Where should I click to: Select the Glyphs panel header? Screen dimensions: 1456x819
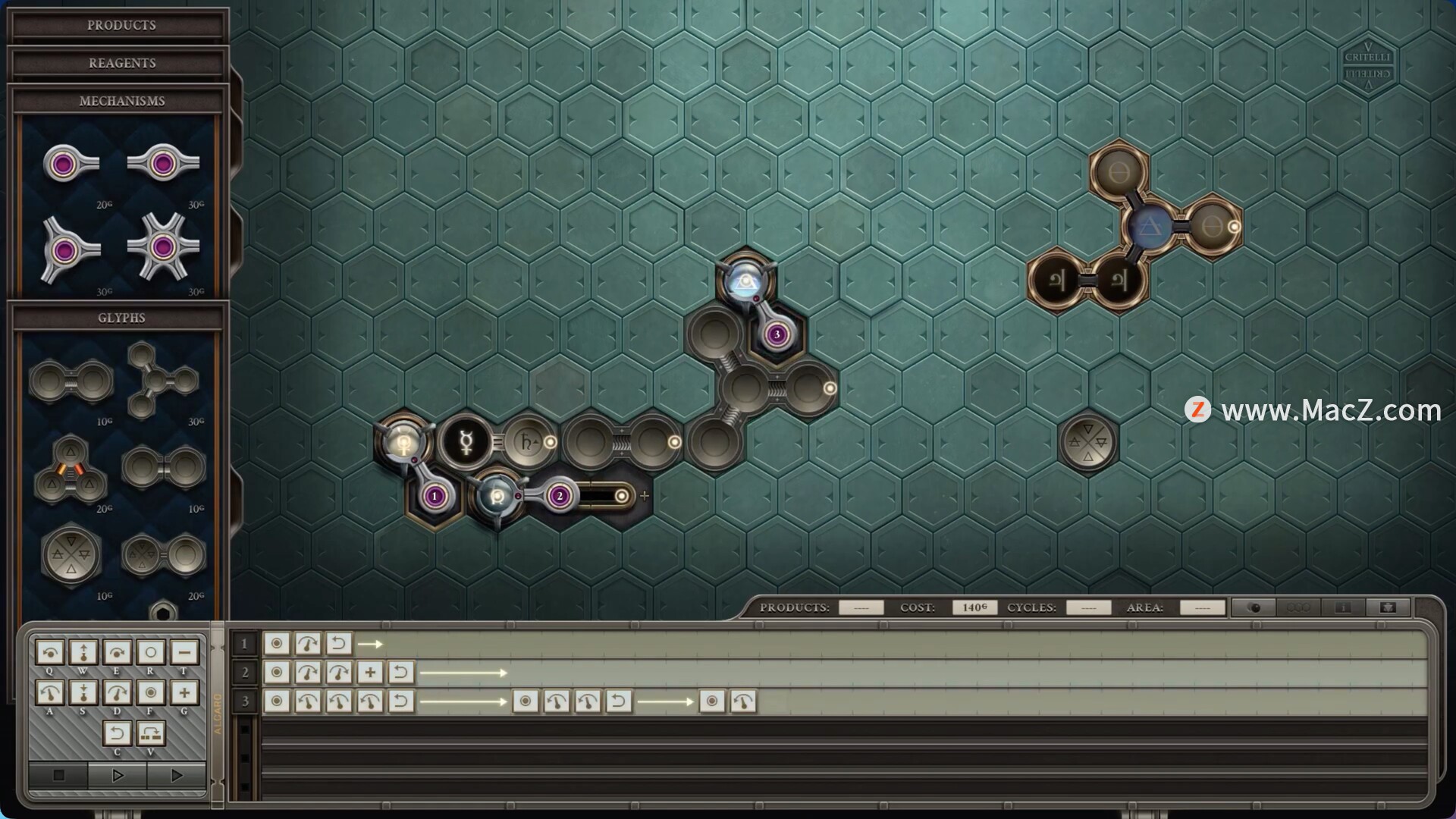click(121, 318)
